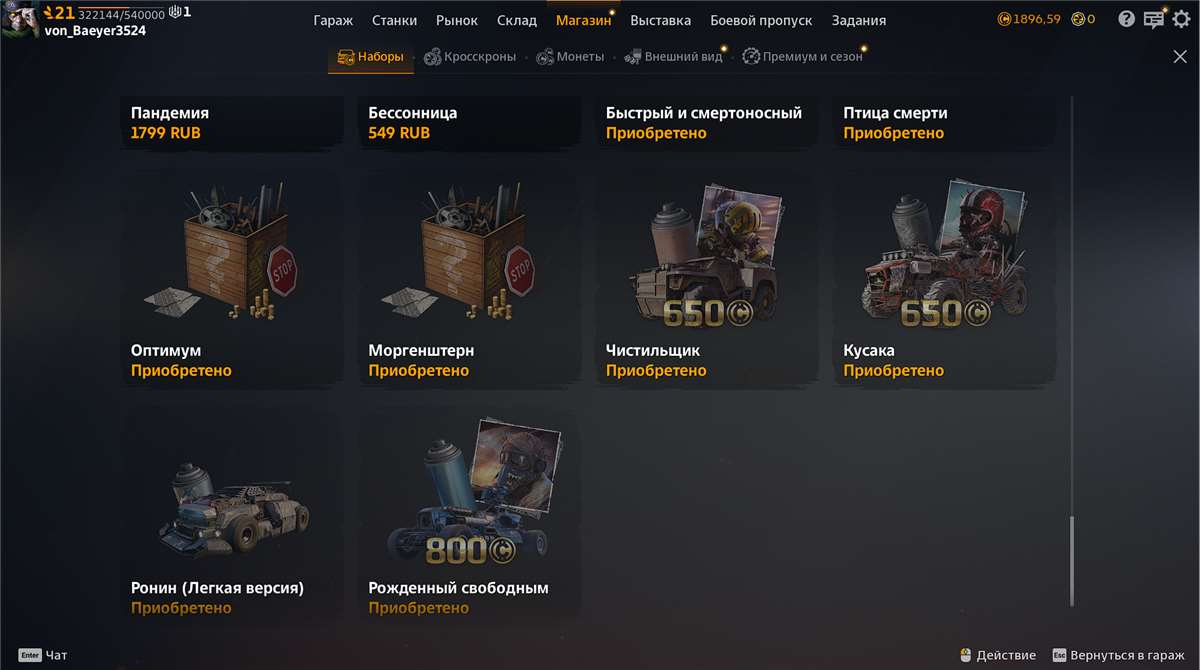Open the Выставка exhibition
Image resolution: width=1200 pixels, height=670 pixels.
point(660,20)
